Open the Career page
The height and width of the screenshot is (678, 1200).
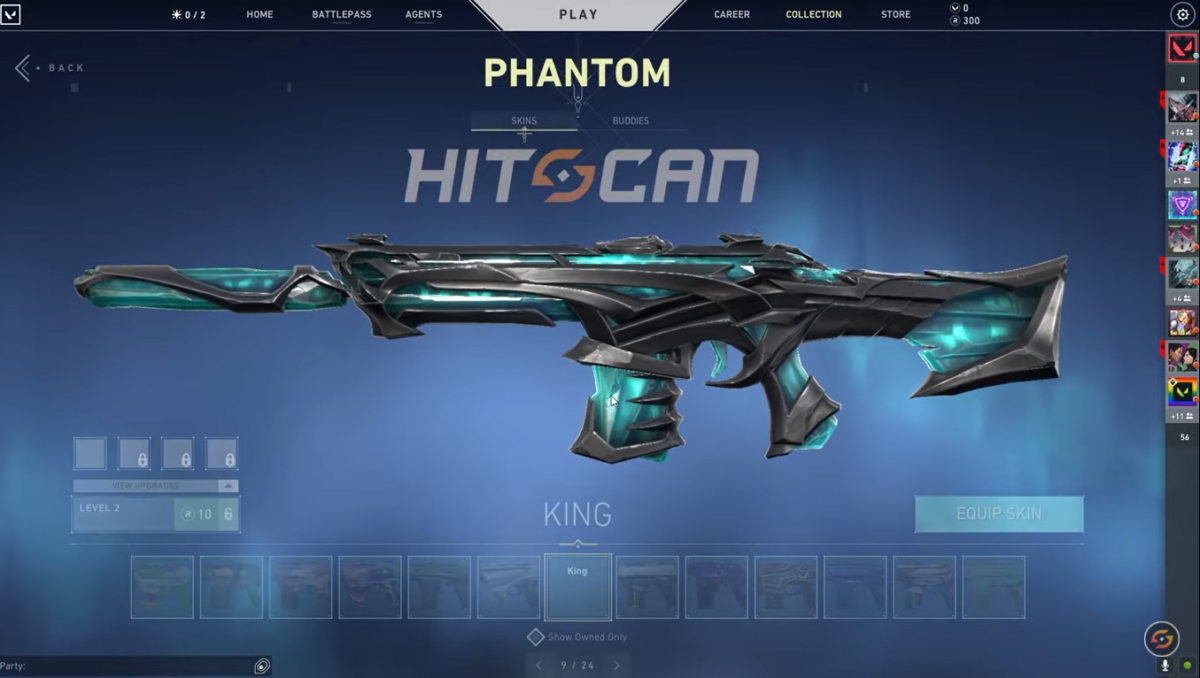tap(732, 15)
